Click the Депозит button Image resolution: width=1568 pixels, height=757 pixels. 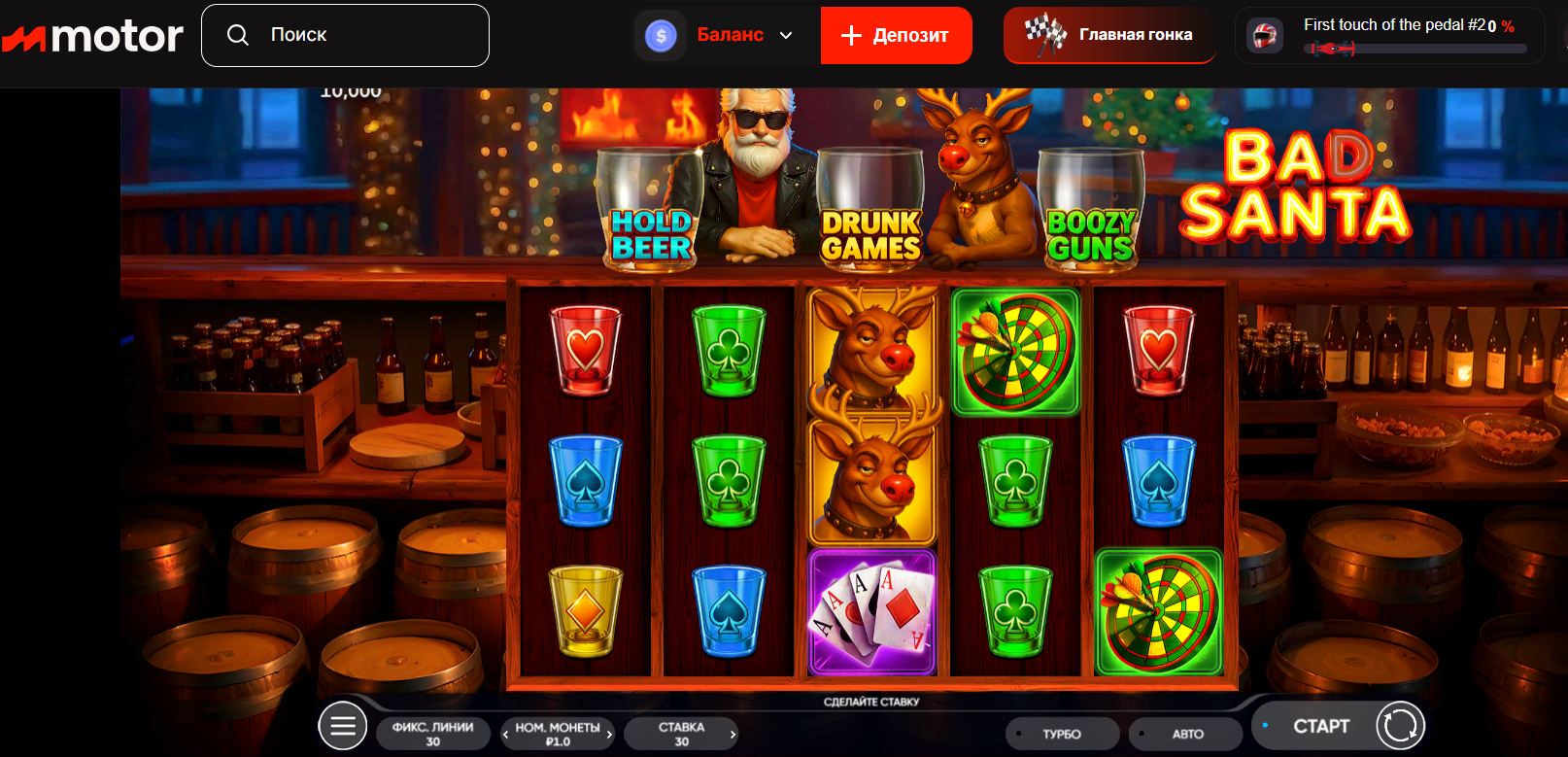click(896, 35)
